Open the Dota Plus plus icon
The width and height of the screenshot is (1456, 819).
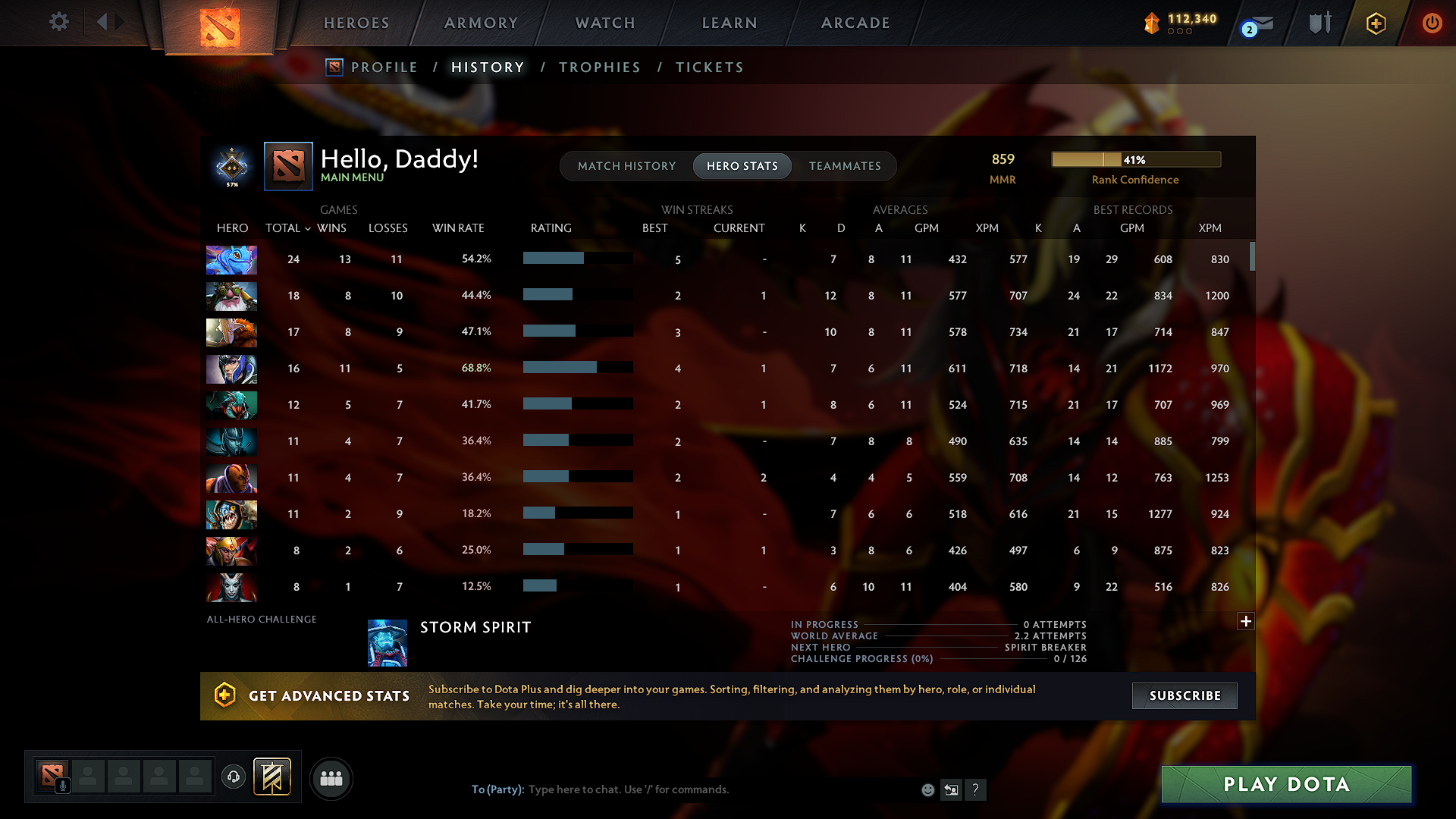1375,23
